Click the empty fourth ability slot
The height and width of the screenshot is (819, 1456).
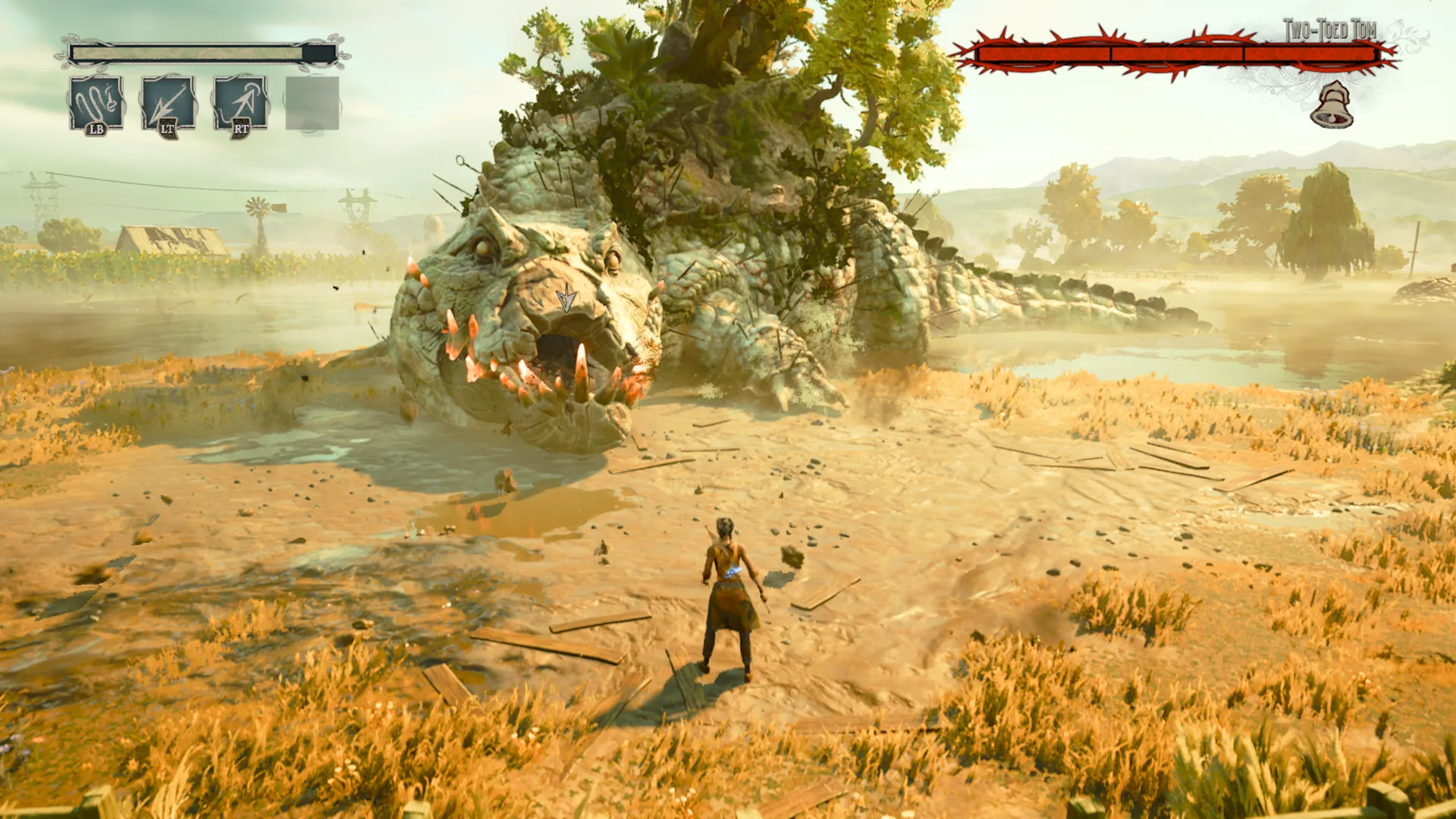[311, 102]
